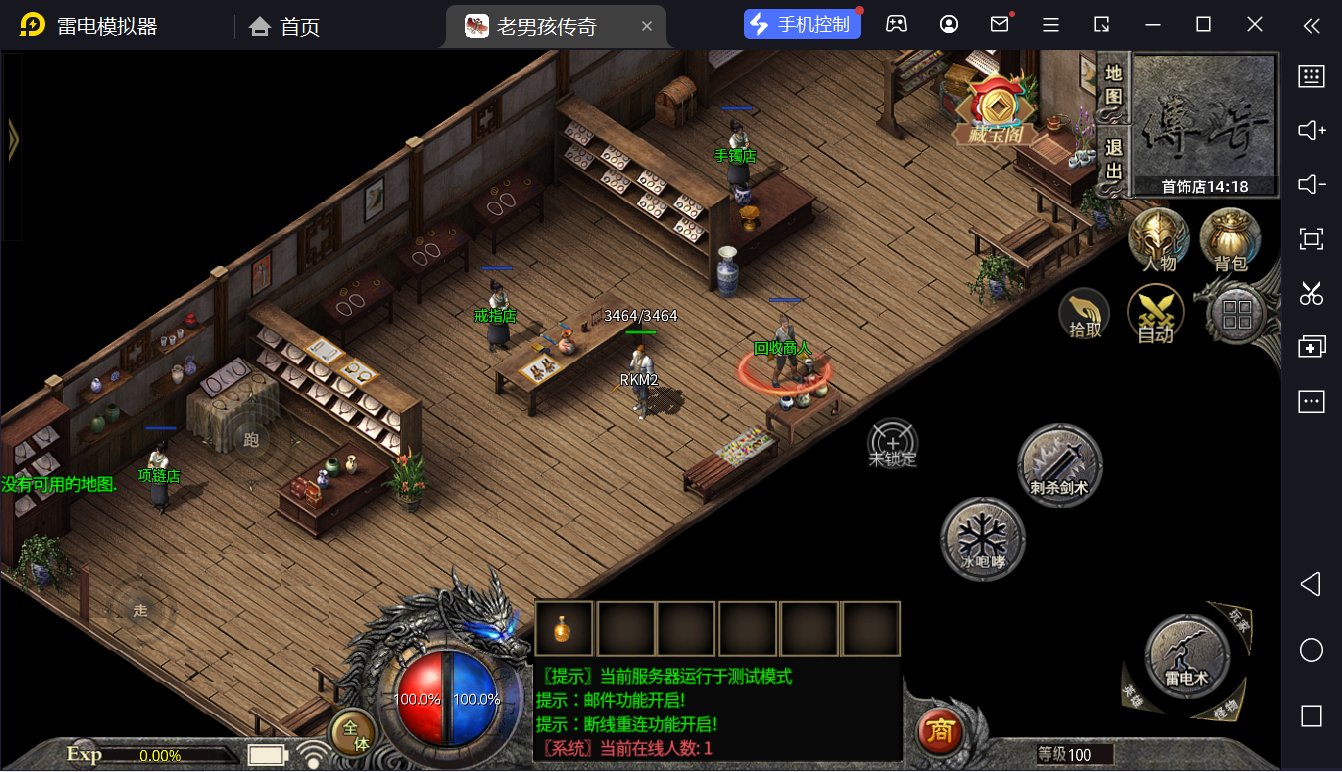This screenshot has height=772, width=1342.
Task: Cast the 冰咆哮 snowflake skill
Action: 983,540
